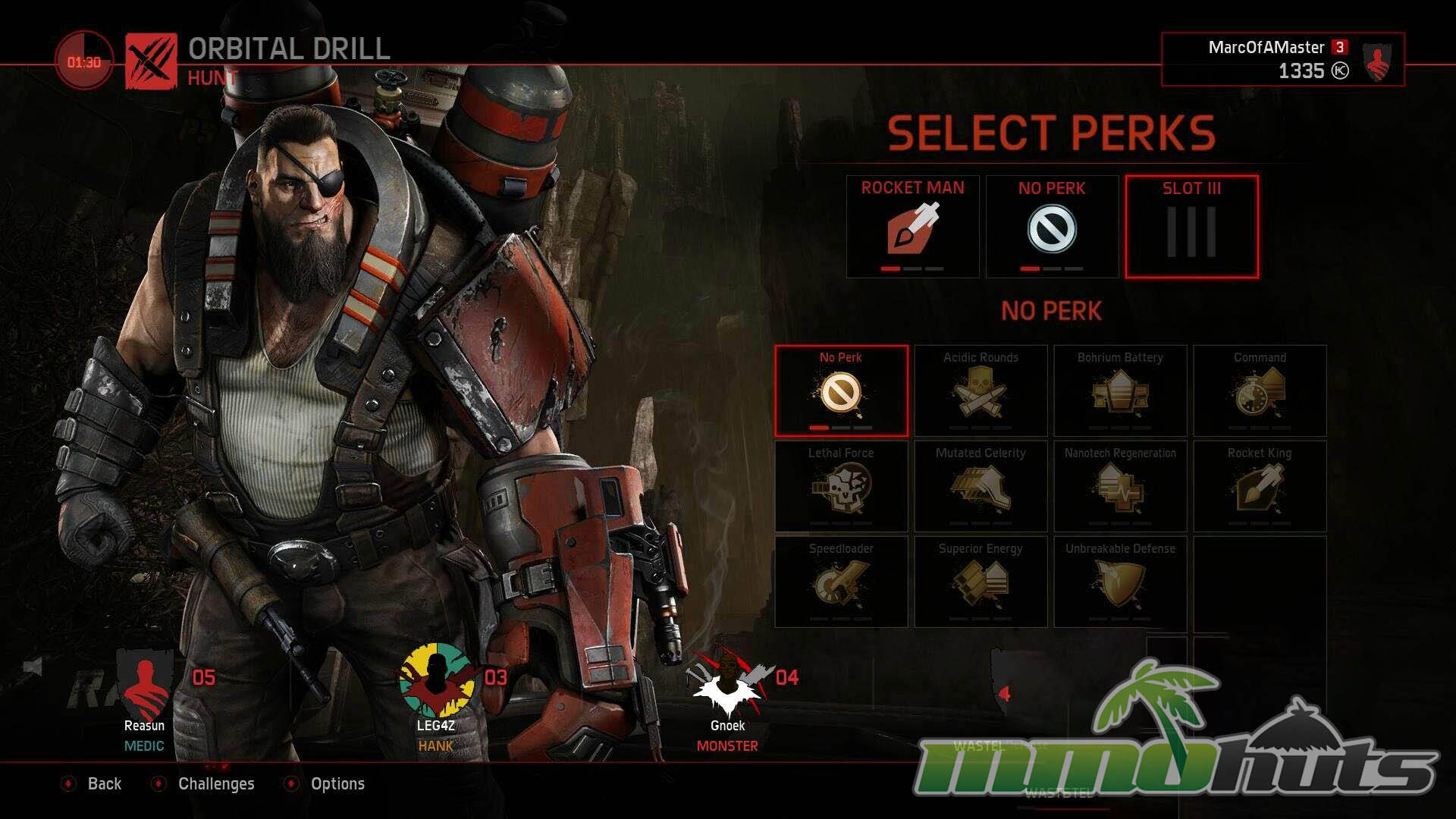Go Back to the previous screen
The image size is (1456, 819).
103,783
